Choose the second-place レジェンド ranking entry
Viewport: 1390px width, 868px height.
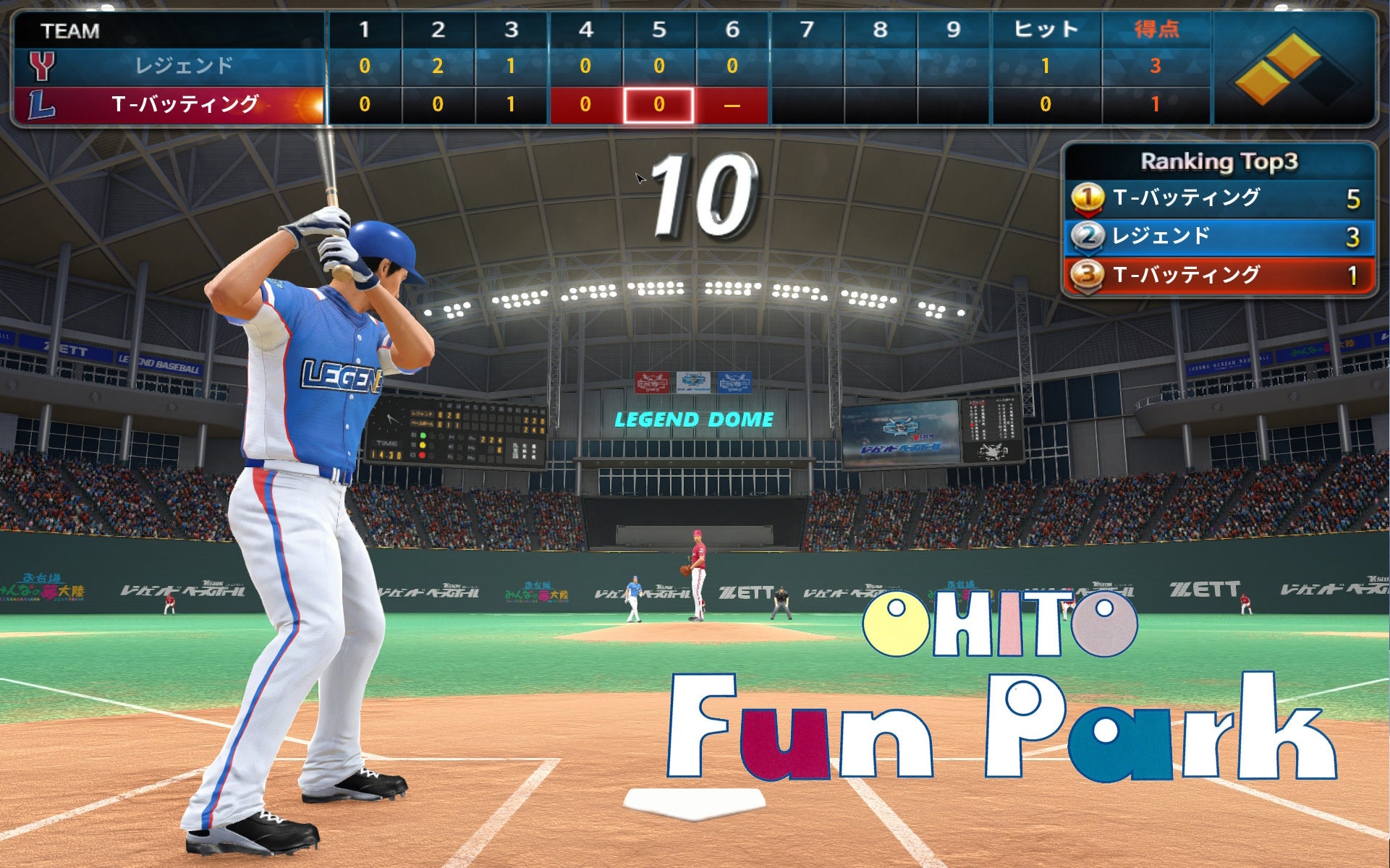(x=1219, y=237)
